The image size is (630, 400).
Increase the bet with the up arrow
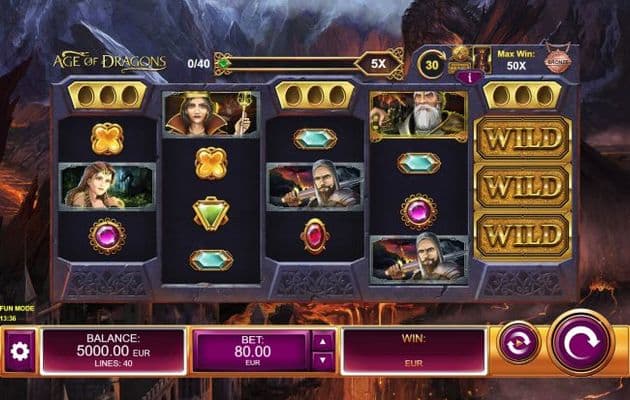click(323, 340)
